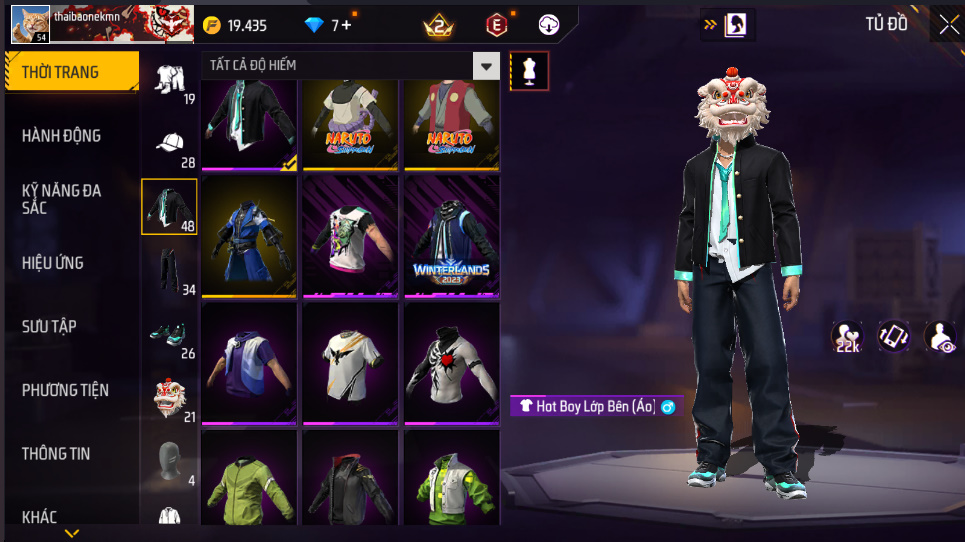
Task: Select the Hiệu Ứng category
Action: click(53, 263)
